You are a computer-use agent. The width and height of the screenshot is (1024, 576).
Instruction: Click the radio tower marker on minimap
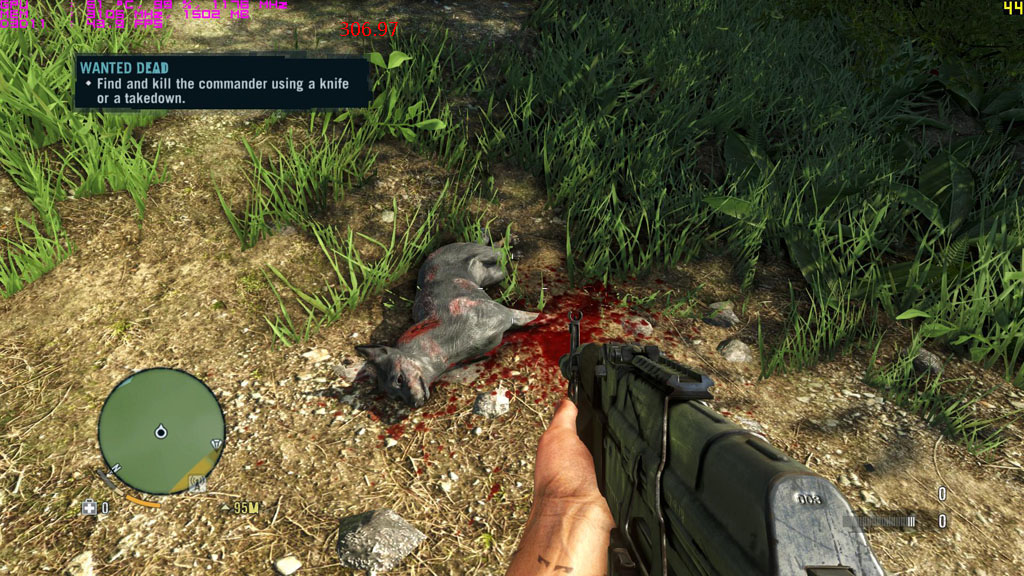[197, 483]
